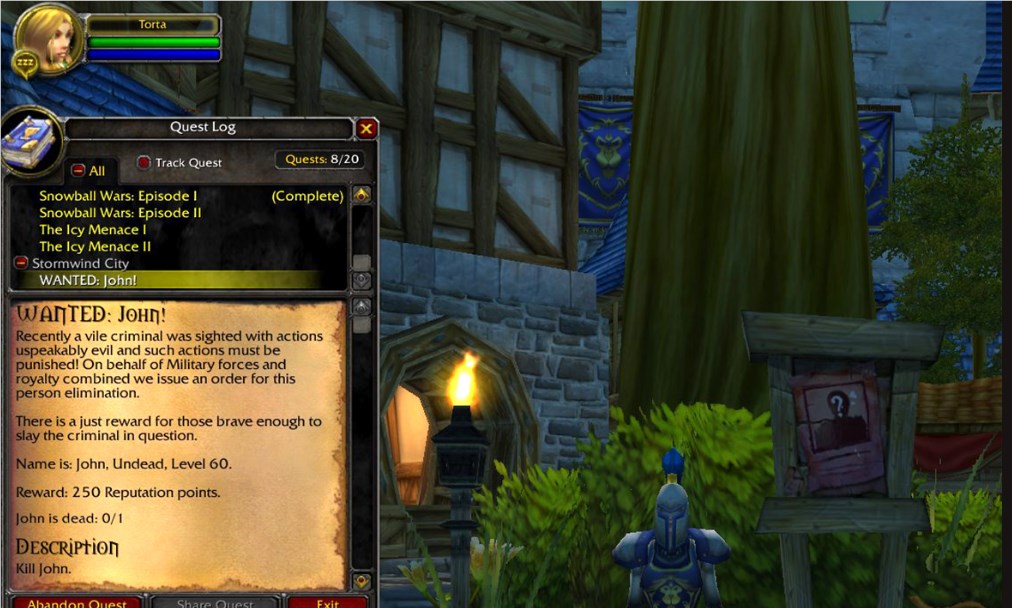Click the quest list scroll-up arrow

pos(362,195)
